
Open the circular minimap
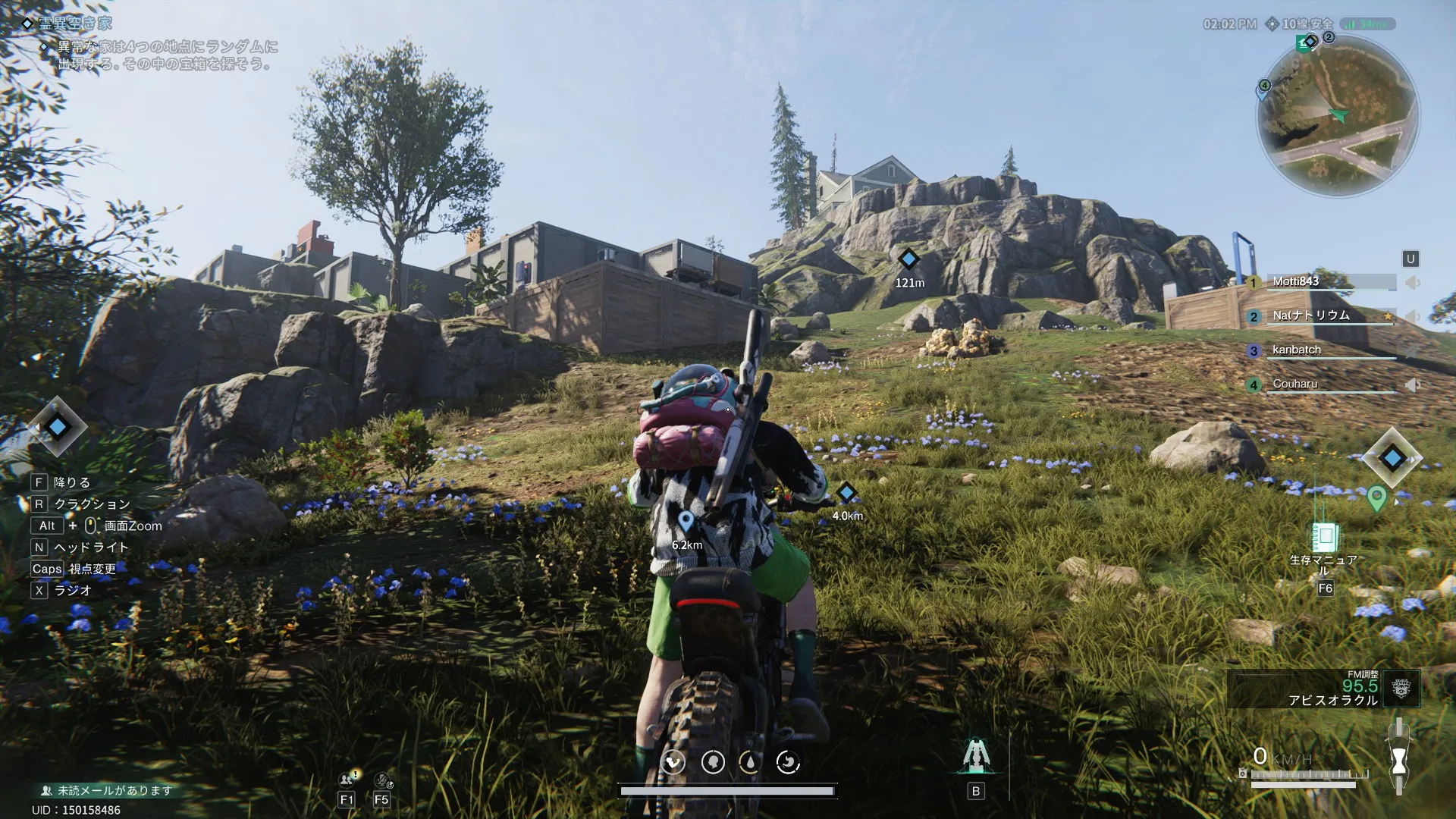click(1338, 117)
